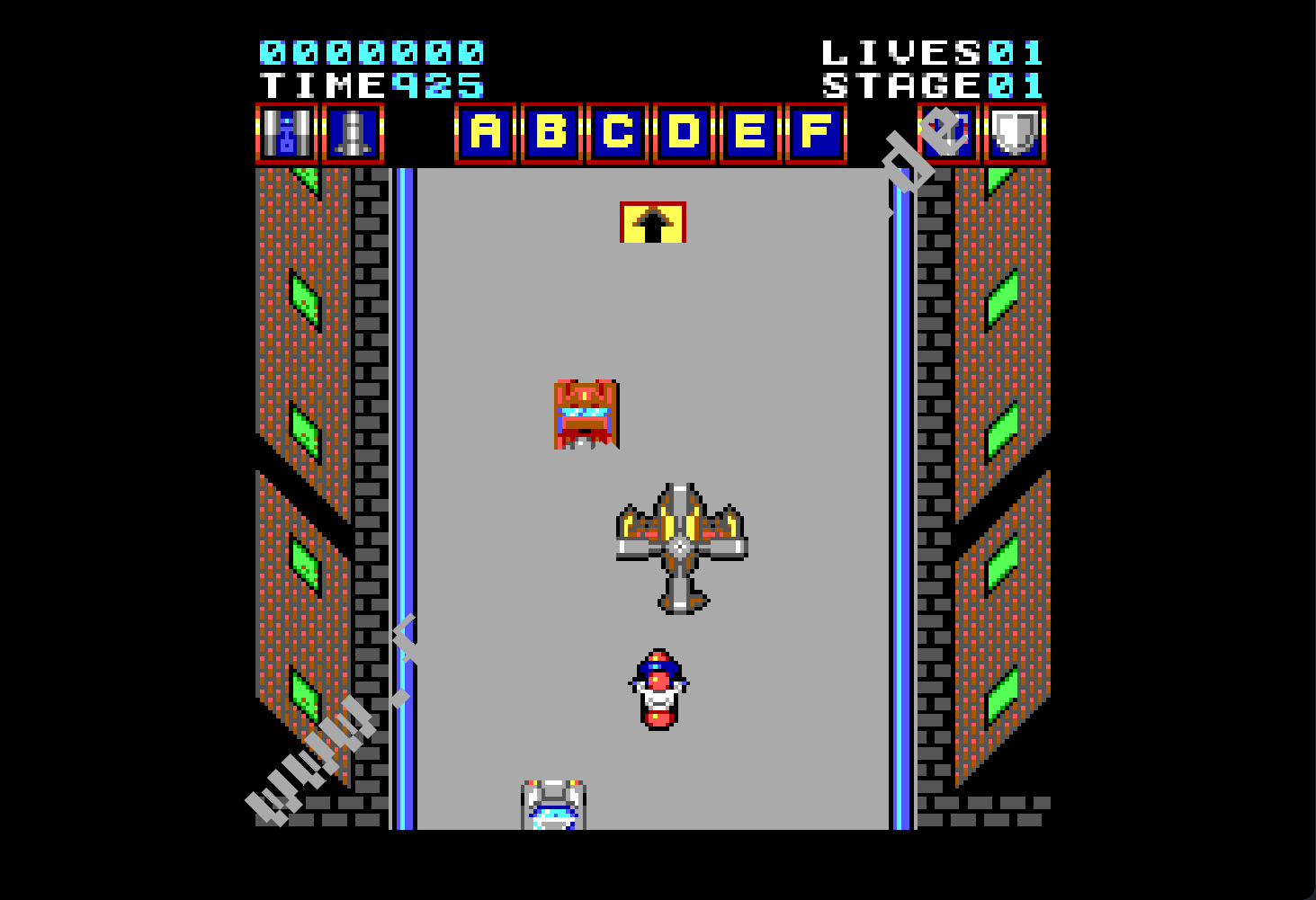Screen dimensions: 1316x900
Task: Click the silver jet aircraft sprite
Action: 682,544
